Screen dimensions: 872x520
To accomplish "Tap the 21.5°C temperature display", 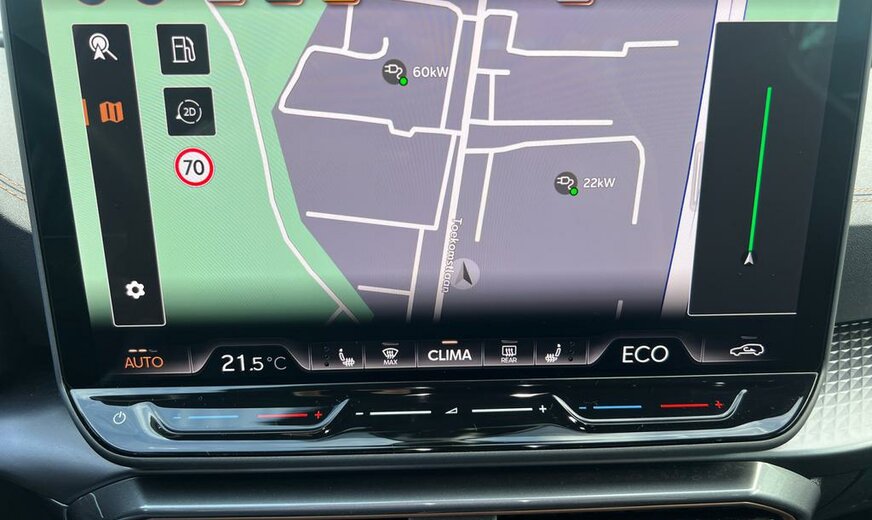I will tap(253, 362).
